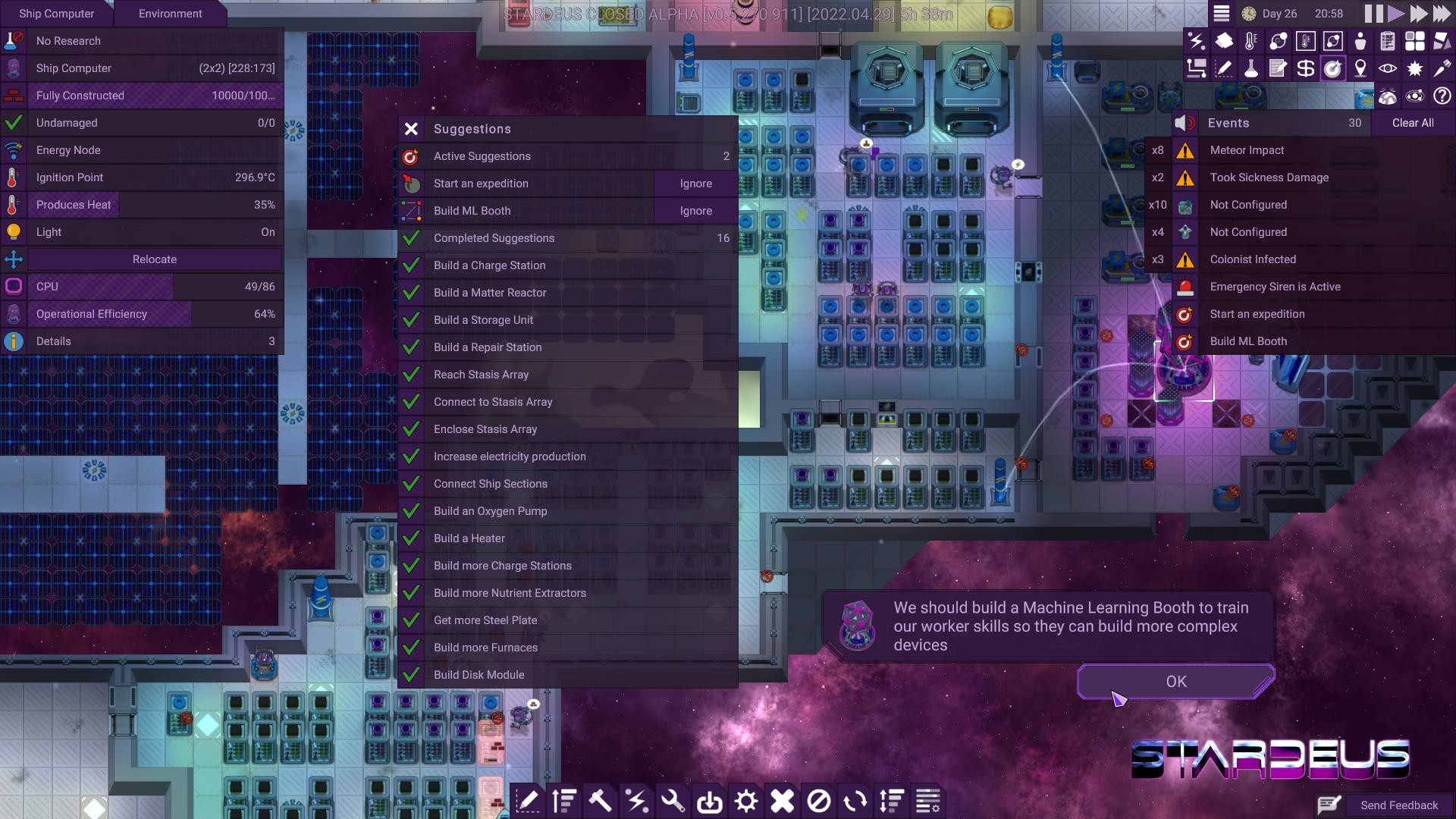Viewport: 1456px width, 819px height.
Task: Open the dollar trade panel
Action: coord(1306,68)
